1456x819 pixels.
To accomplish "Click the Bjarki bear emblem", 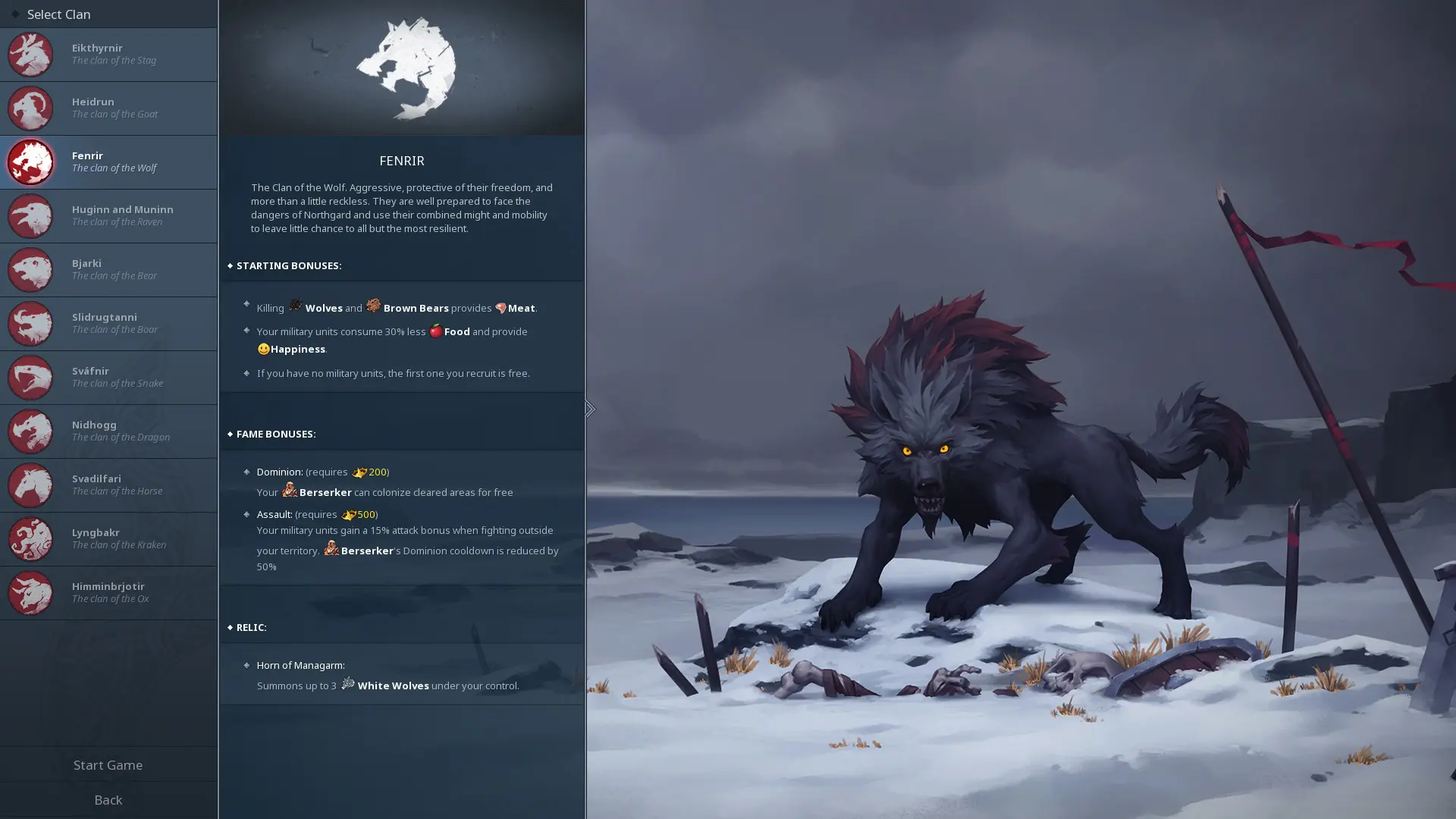I will click(30, 269).
